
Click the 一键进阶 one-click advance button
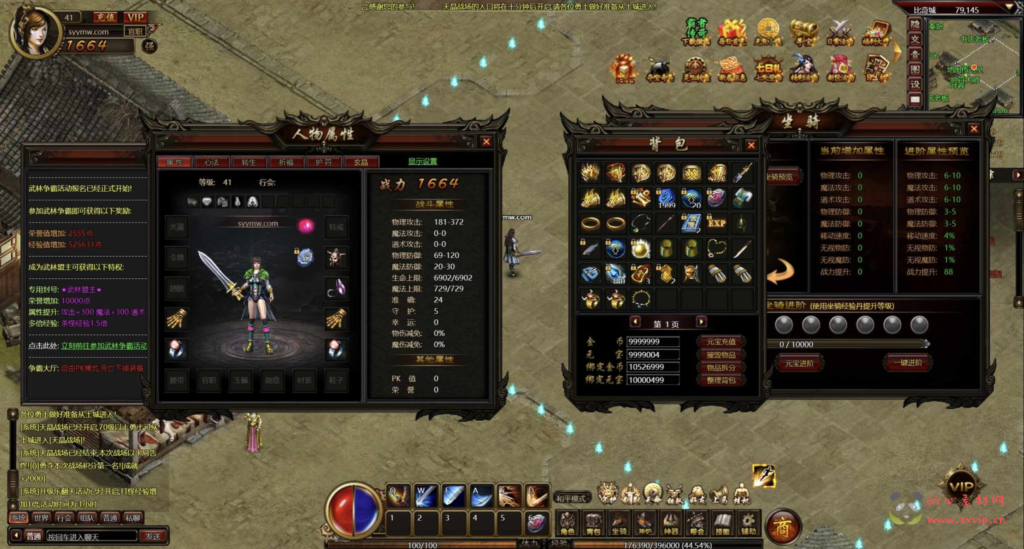(x=908, y=364)
